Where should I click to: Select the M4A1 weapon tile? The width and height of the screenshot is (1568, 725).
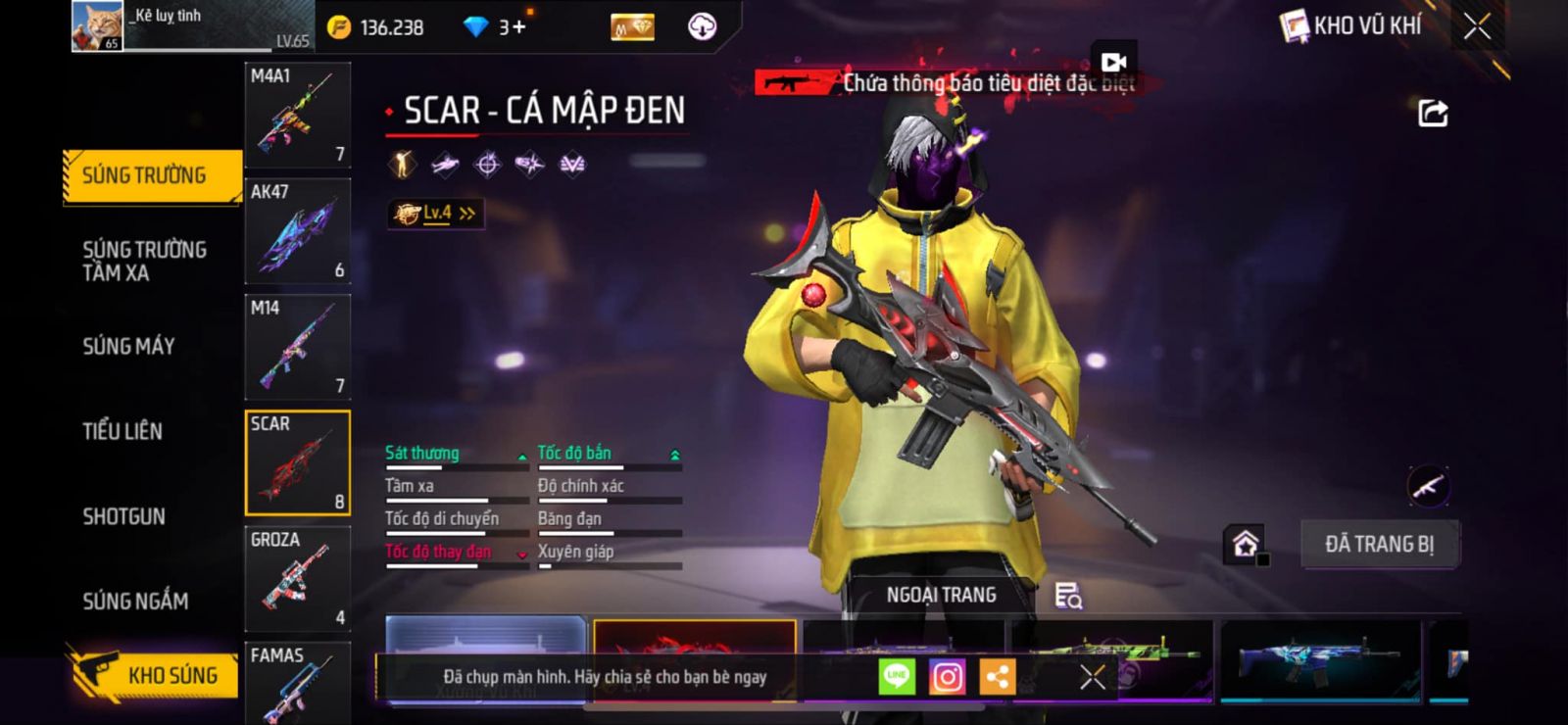tap(297, 116)
